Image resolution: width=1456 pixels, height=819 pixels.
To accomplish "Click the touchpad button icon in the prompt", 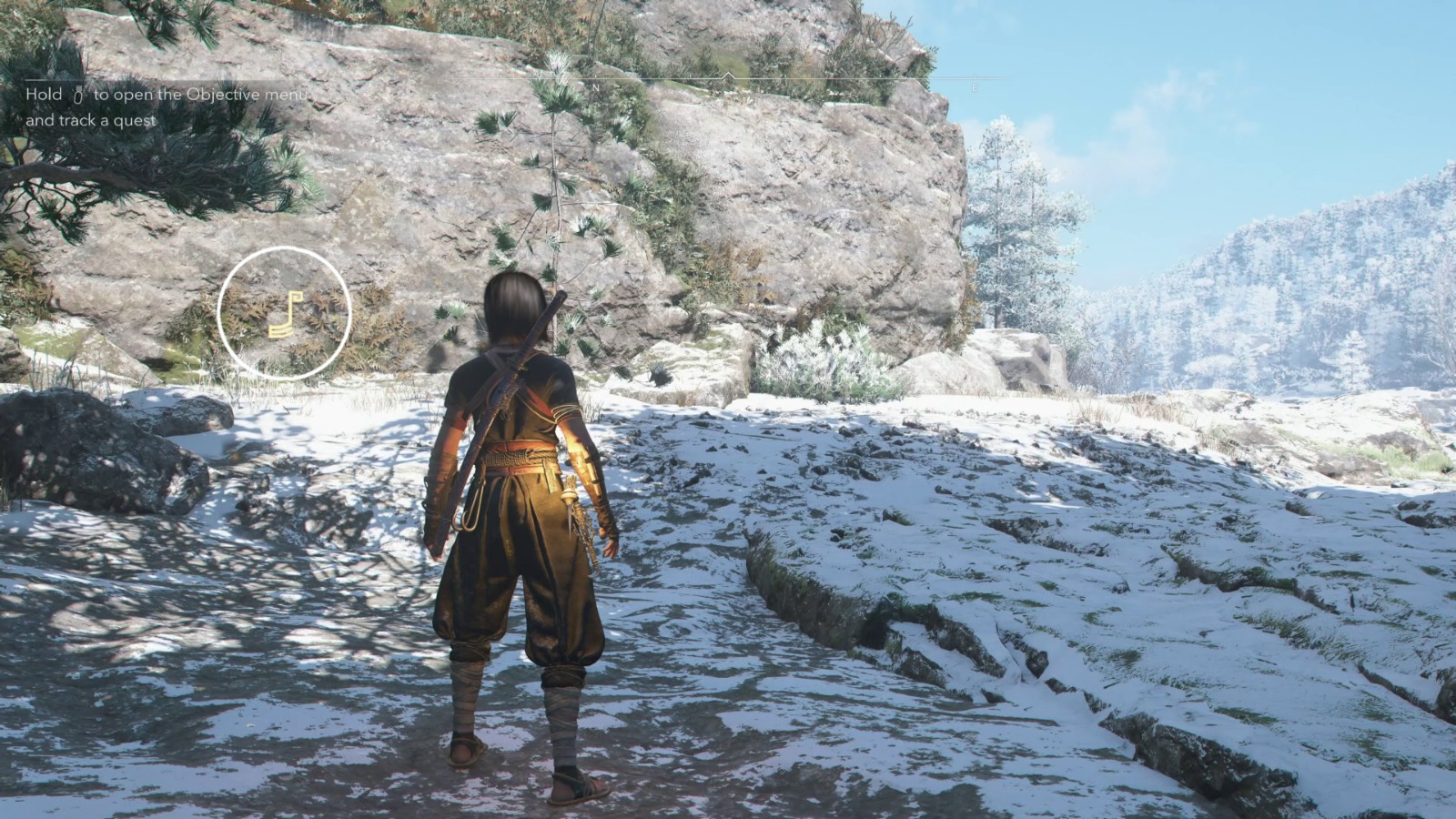I will pos(77,95).
